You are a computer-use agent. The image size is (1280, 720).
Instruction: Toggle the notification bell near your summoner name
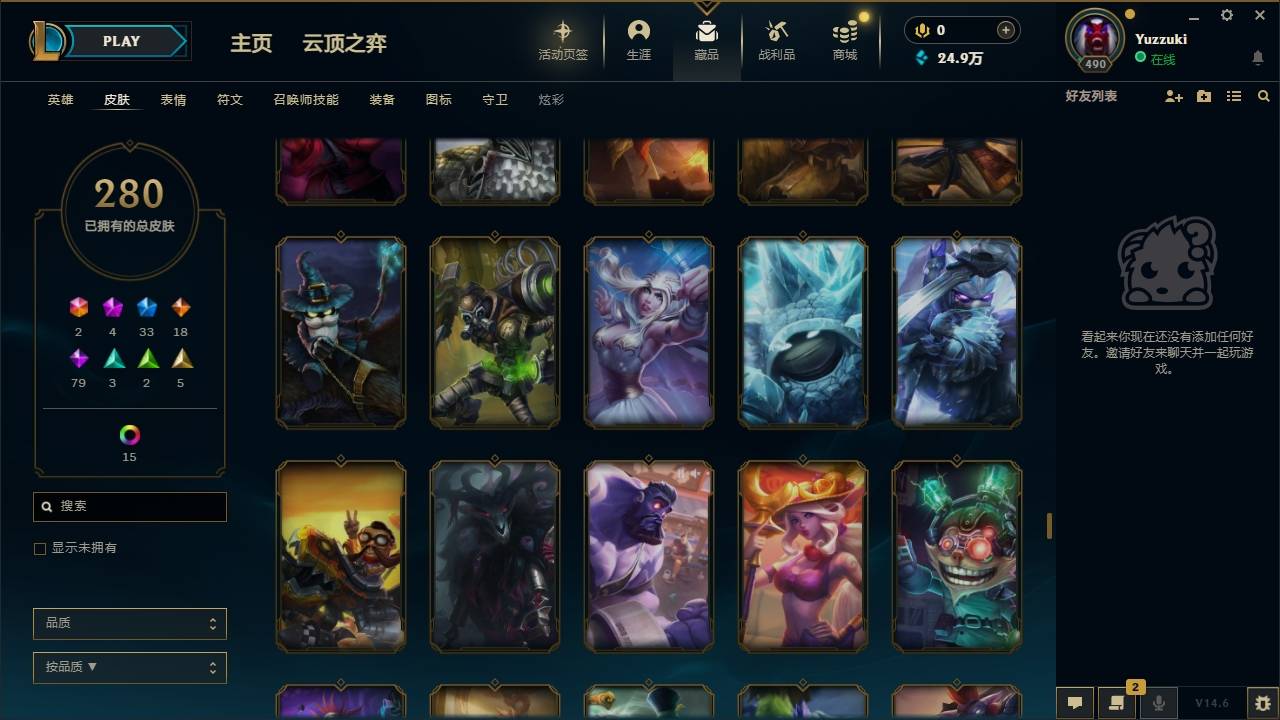tap(1258, 58)
